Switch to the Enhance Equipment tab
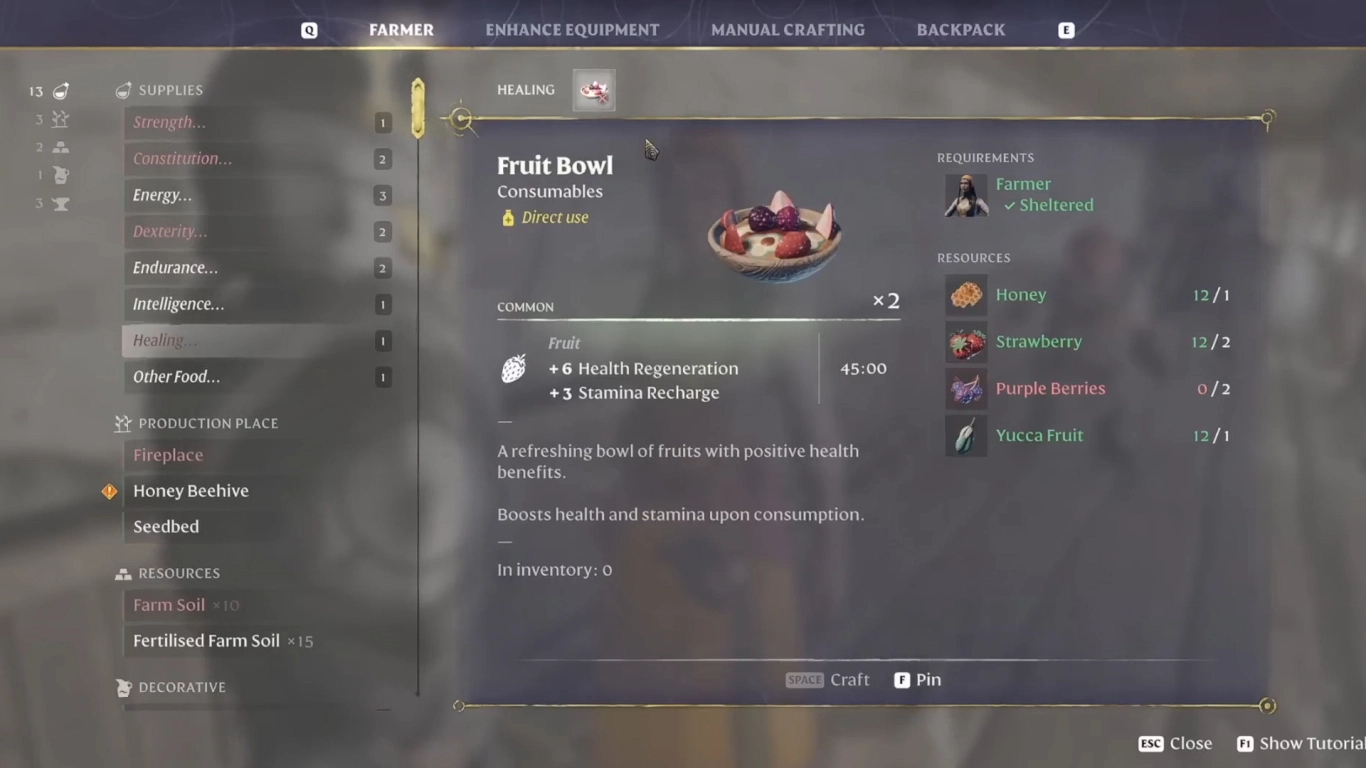1366x768 pixels. 572,29
